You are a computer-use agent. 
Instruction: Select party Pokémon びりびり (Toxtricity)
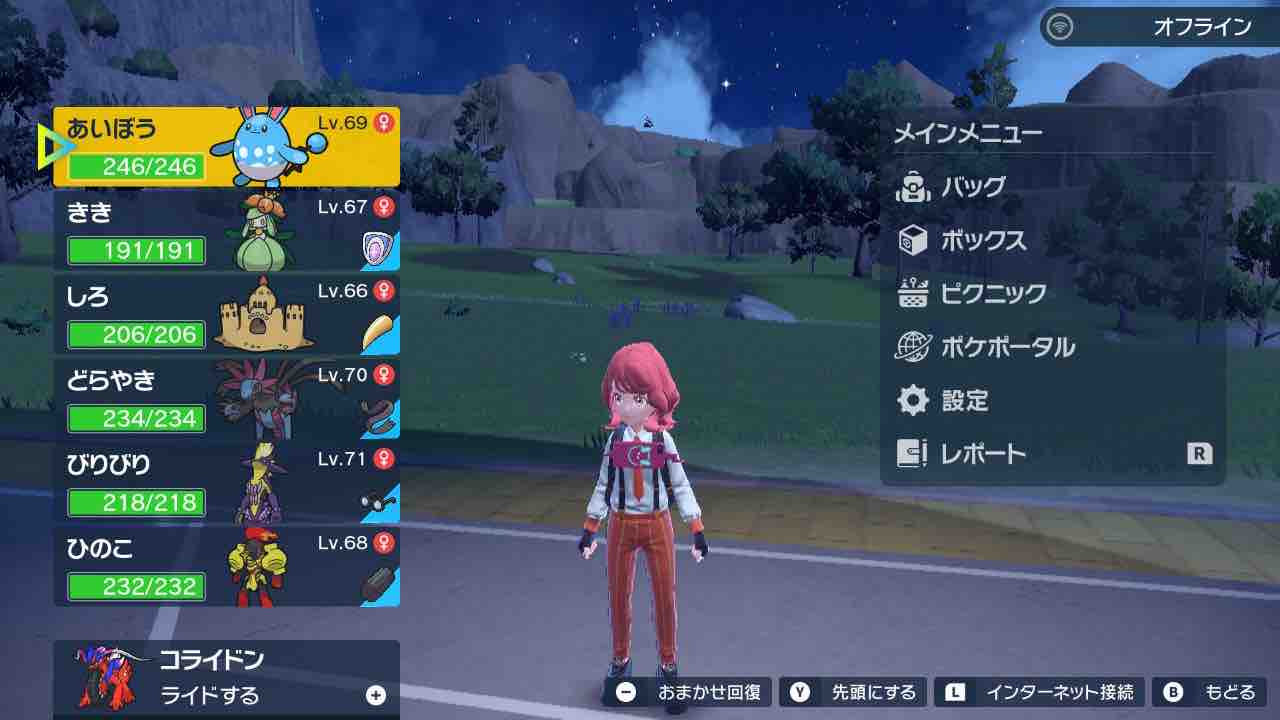click(x=226, y=484)
